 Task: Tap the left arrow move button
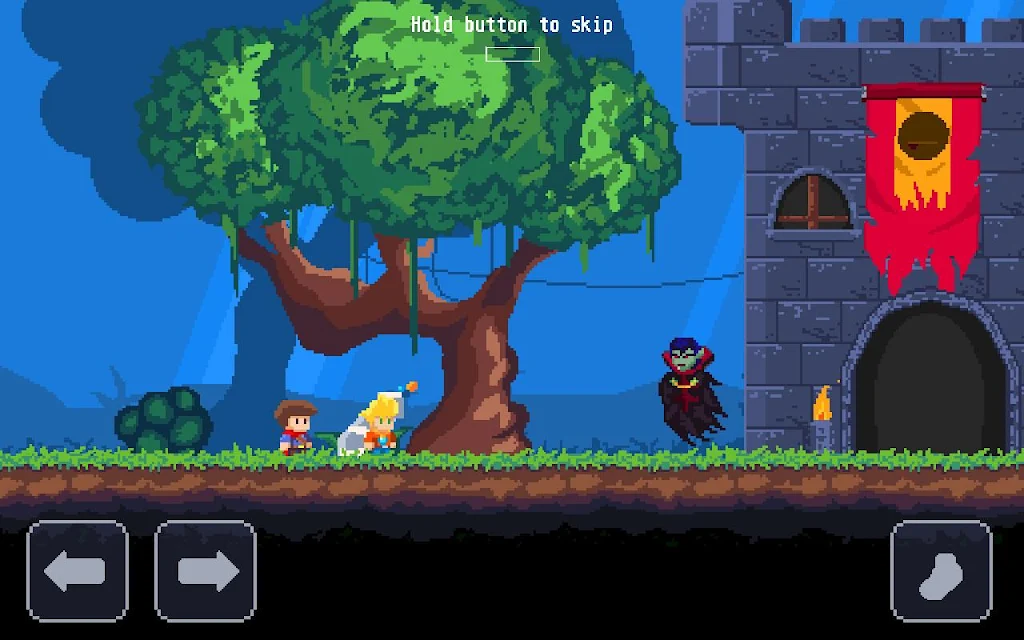(77, 571)
